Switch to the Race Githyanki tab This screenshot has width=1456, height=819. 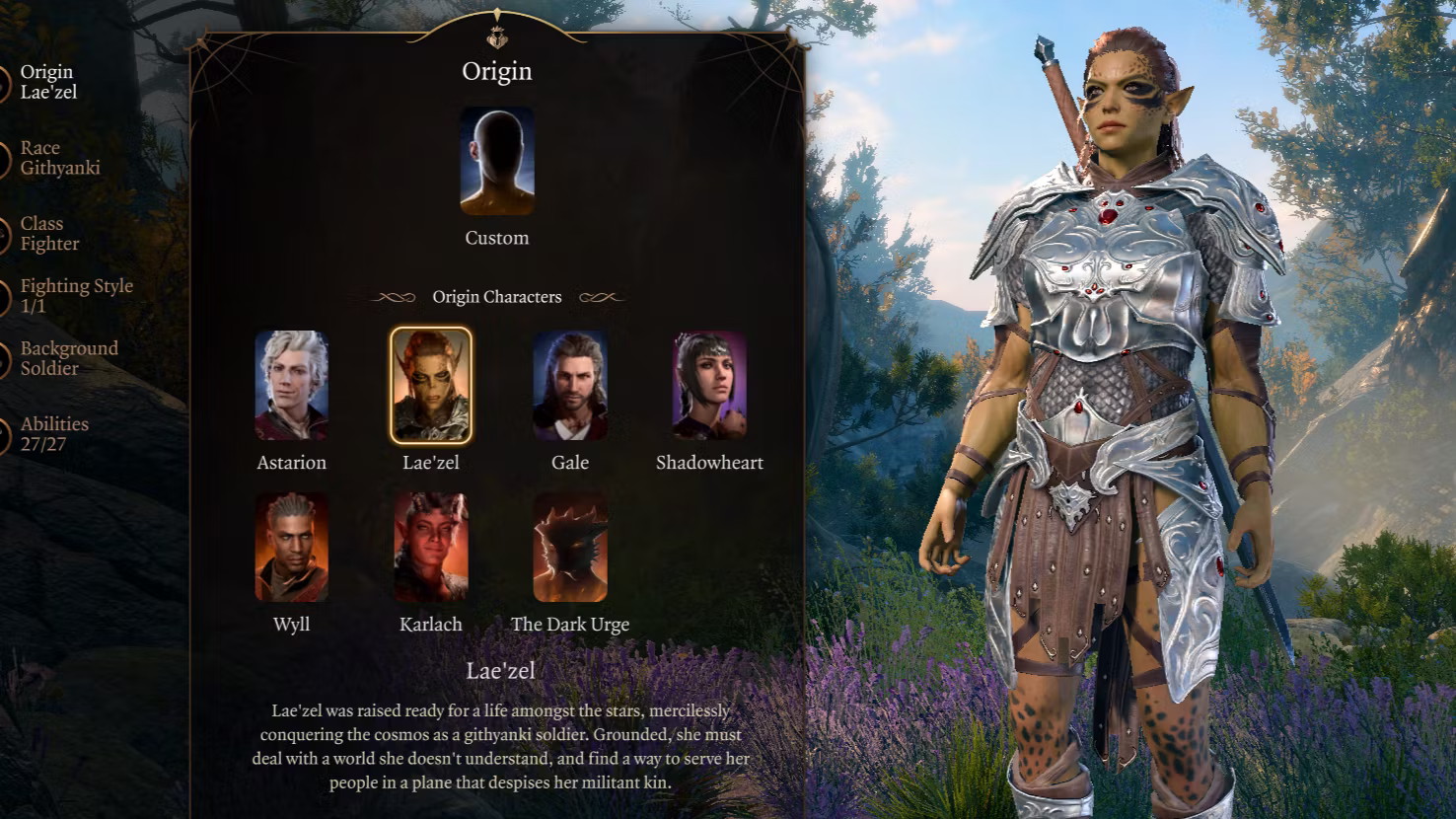pyautogui.click(x=59, y=158)
